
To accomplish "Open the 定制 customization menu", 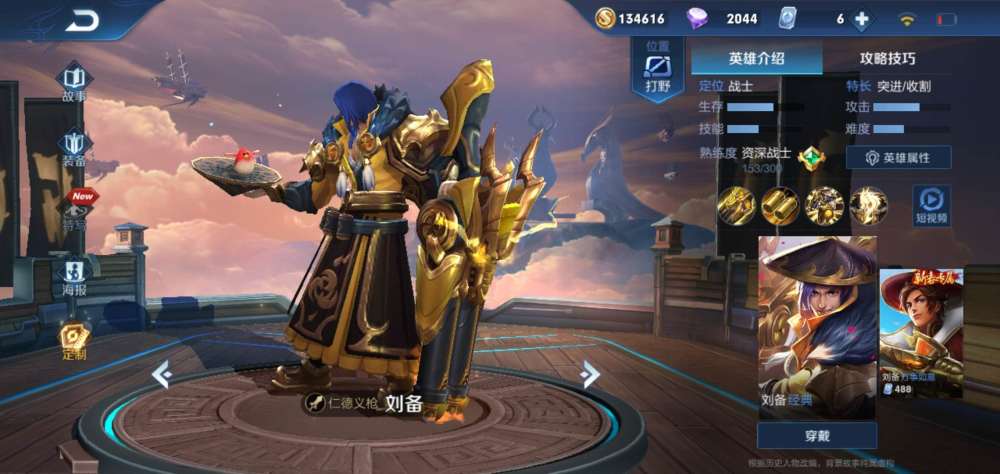I will 74,340.
